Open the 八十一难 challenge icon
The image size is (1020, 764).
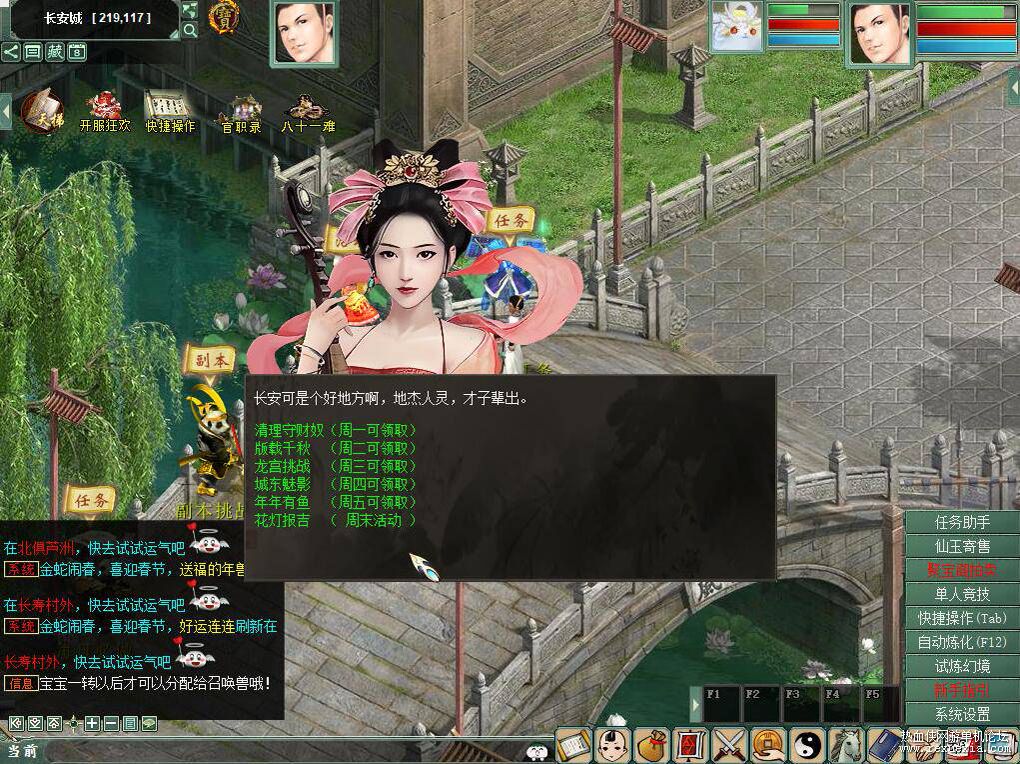click(307, 109)
